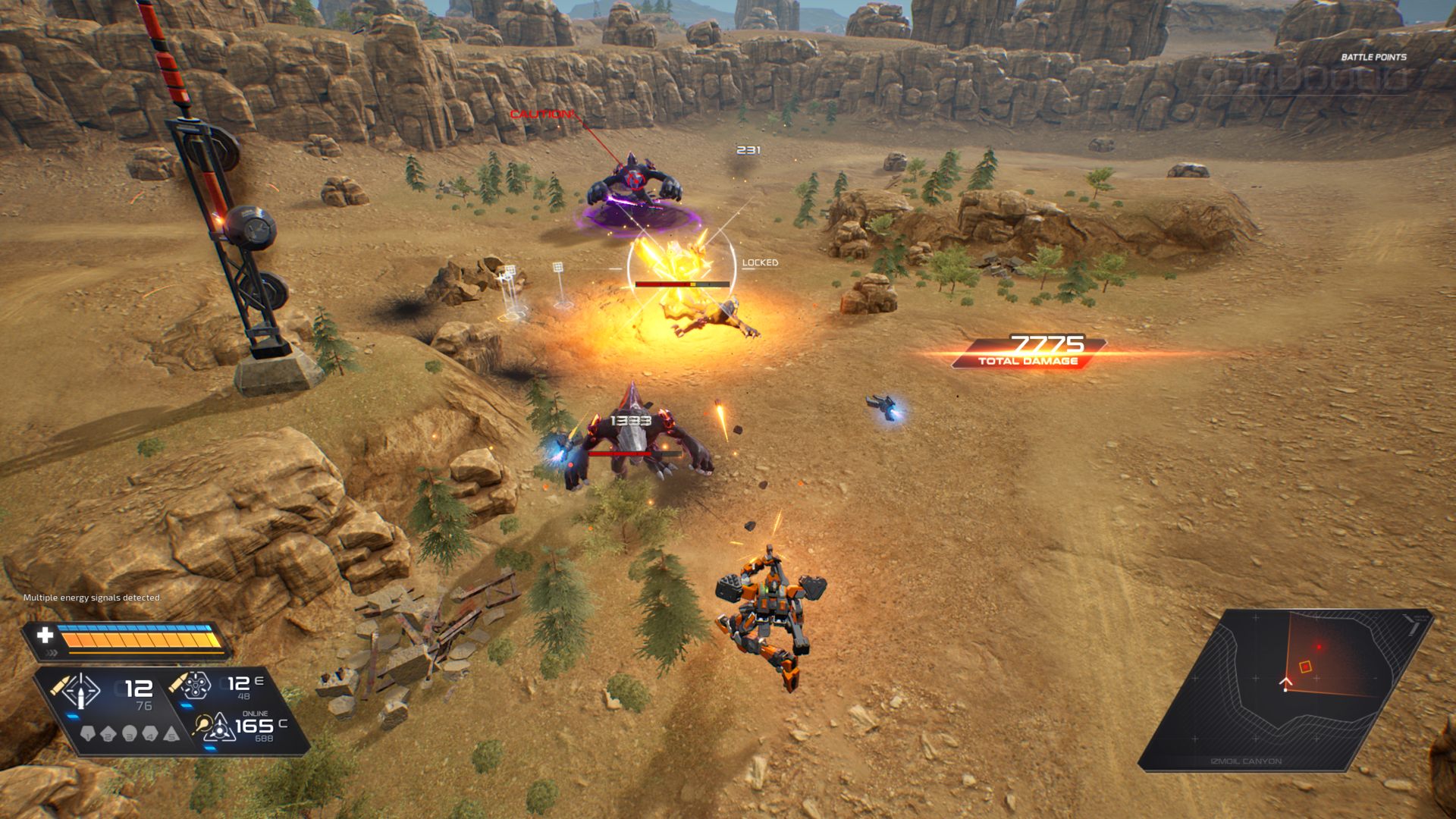Choose the triangular ability slot numbered 5

click(171, 734)
